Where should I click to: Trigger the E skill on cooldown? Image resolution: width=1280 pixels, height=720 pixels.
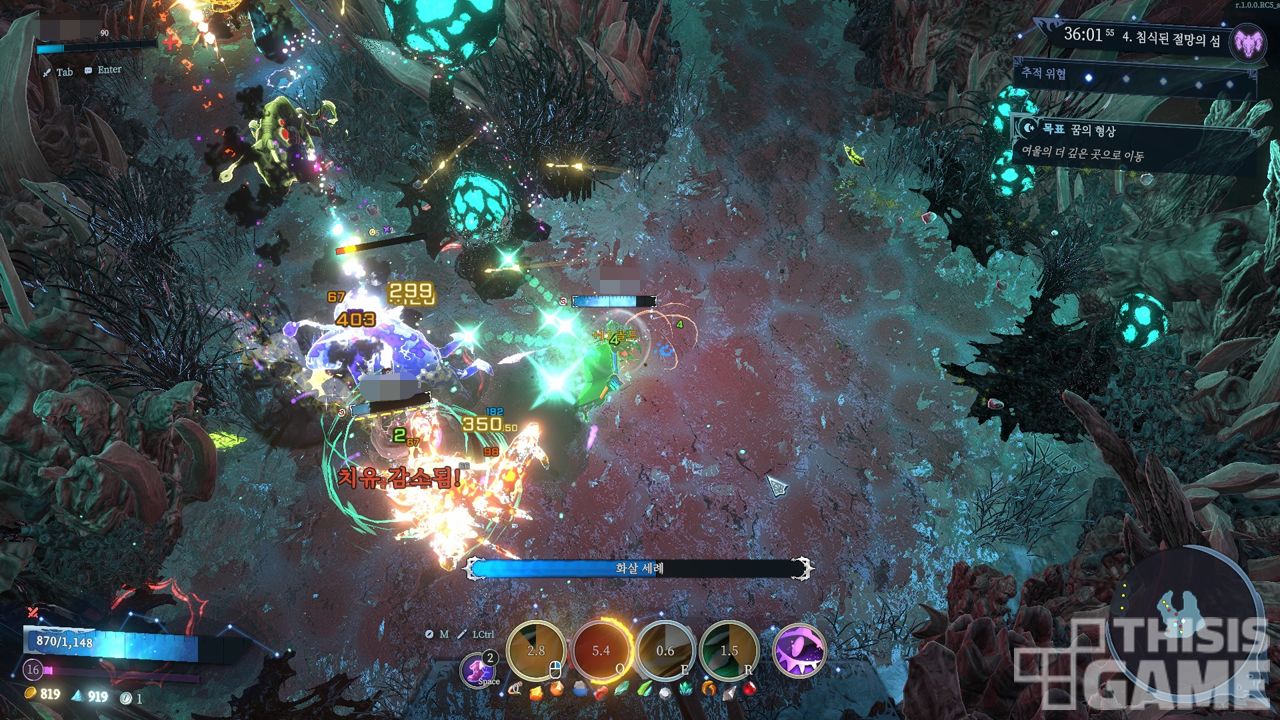click(665, 651)
